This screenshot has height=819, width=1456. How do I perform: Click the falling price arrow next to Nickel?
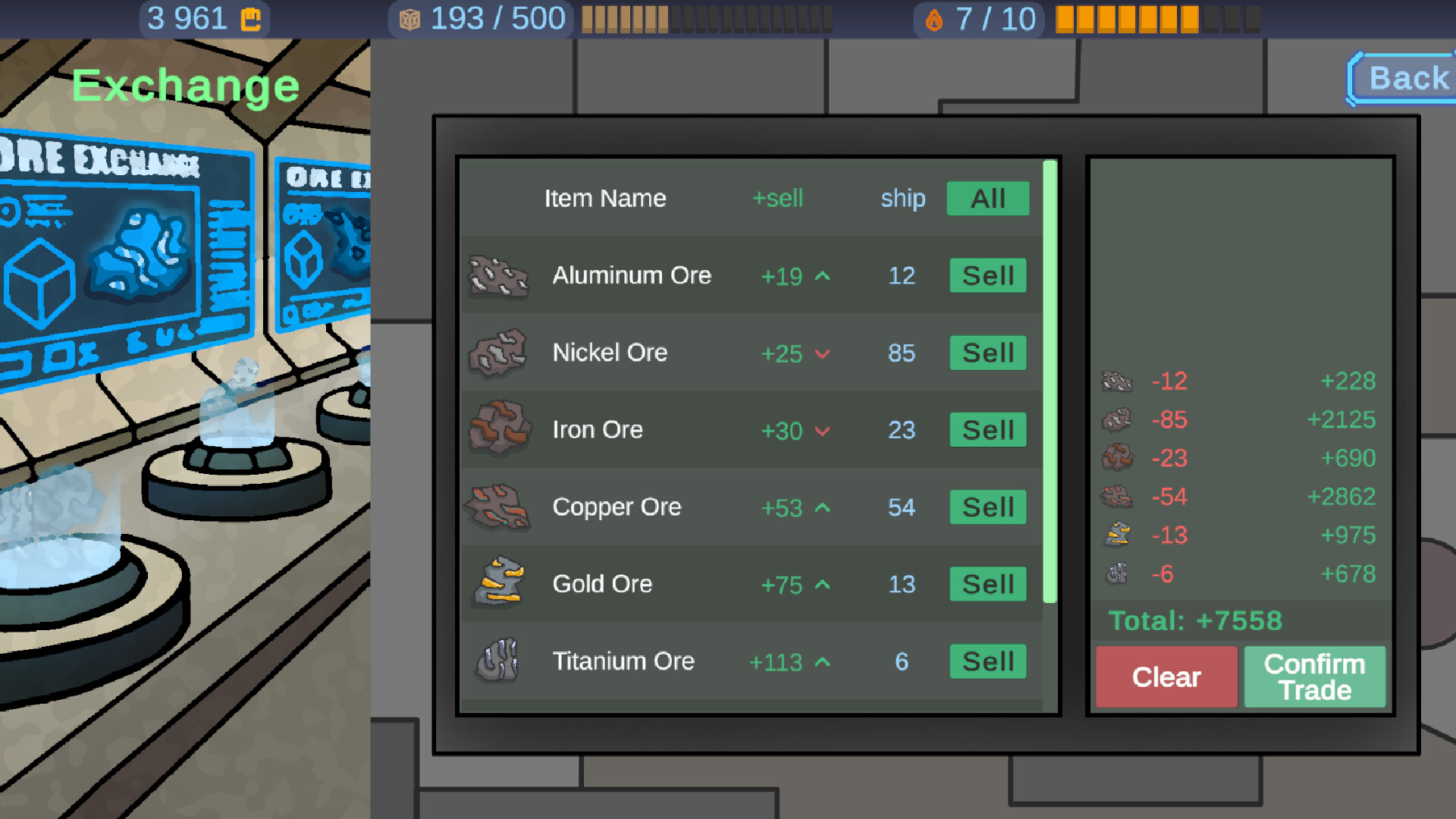(x=823, y=354)
